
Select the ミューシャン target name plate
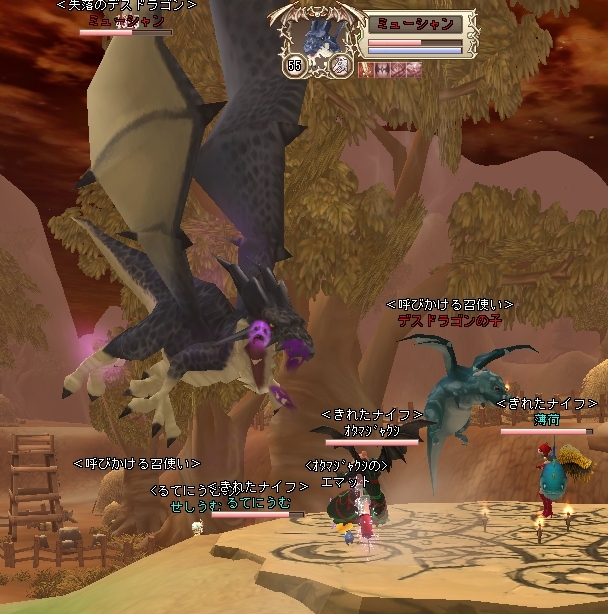(416, 24)
